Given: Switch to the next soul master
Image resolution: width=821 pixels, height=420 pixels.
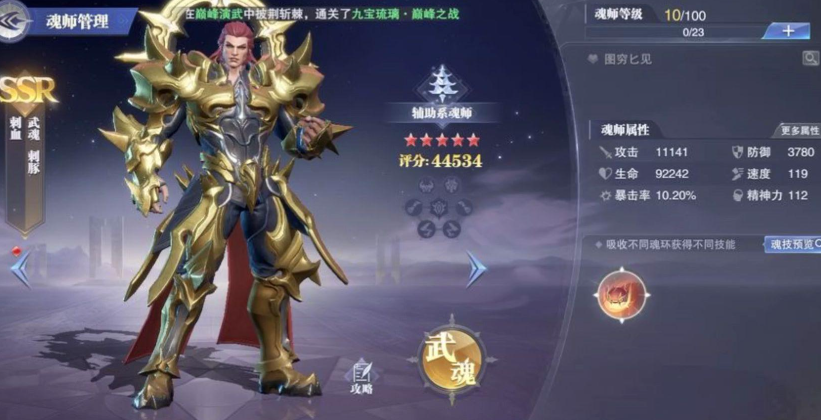Looking at the screenshot, I should pyautogui.click(x=476, y=267).
